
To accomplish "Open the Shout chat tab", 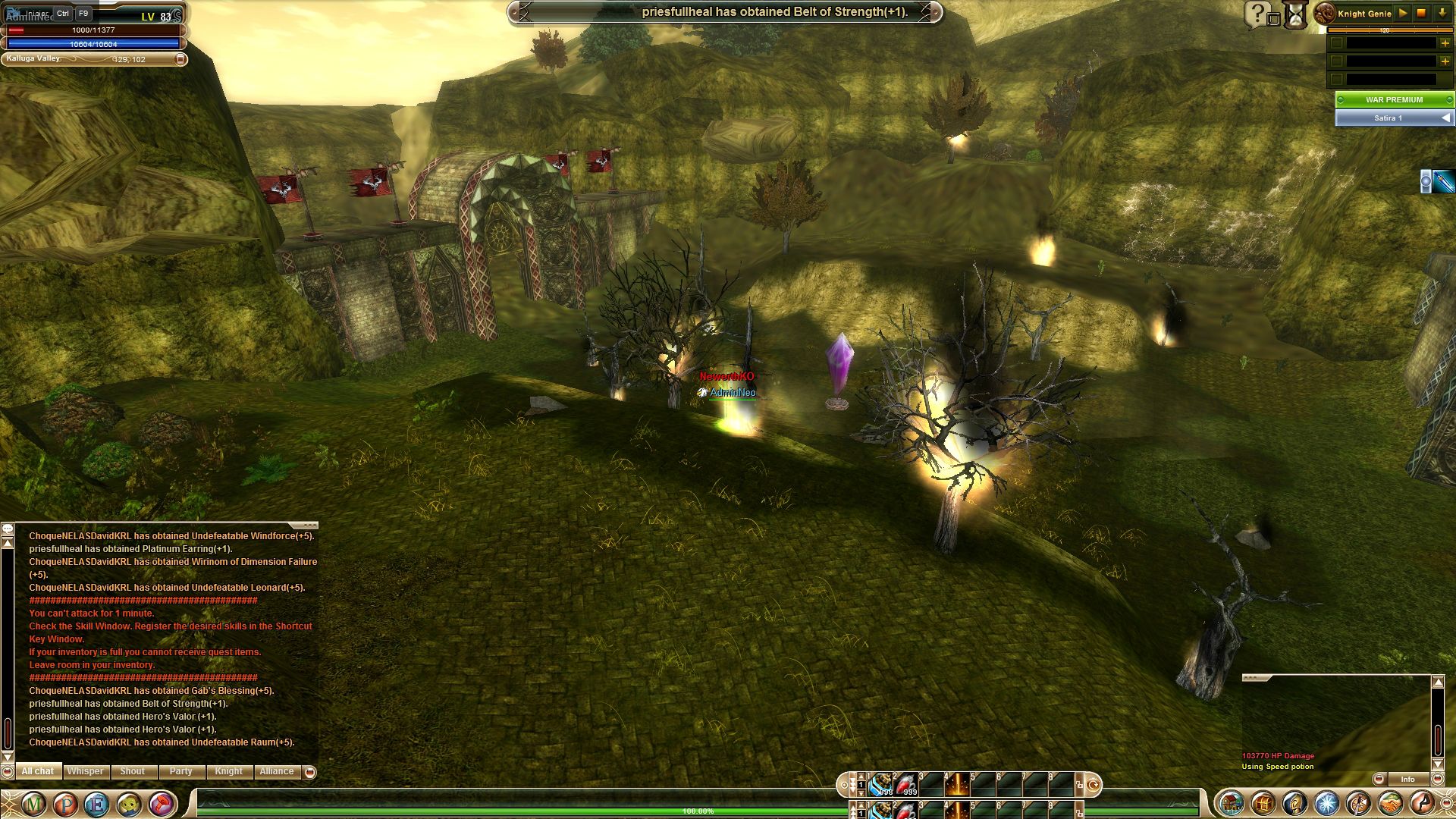I will tap(132, 771).
